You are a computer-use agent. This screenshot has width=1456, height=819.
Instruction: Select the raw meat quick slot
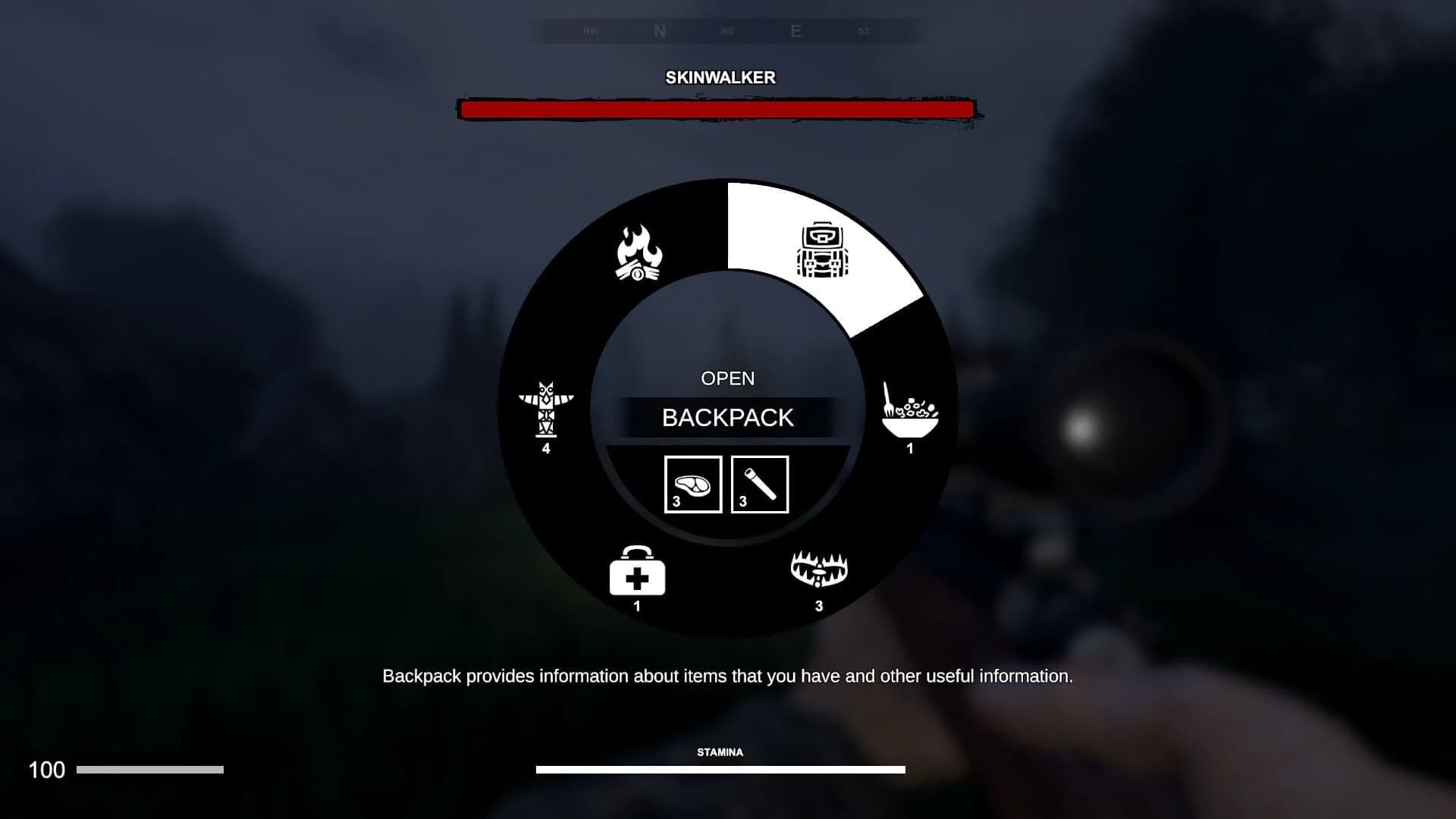pyautogui.click(x=692, y=484)
